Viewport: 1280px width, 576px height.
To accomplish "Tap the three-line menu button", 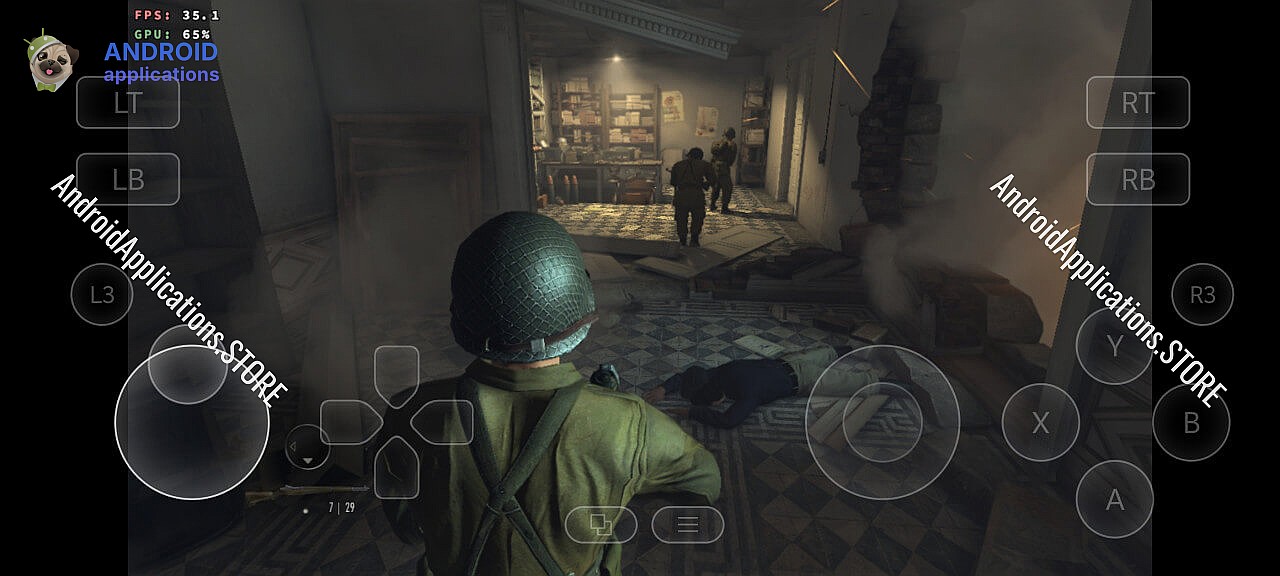I will click(688, 524).
